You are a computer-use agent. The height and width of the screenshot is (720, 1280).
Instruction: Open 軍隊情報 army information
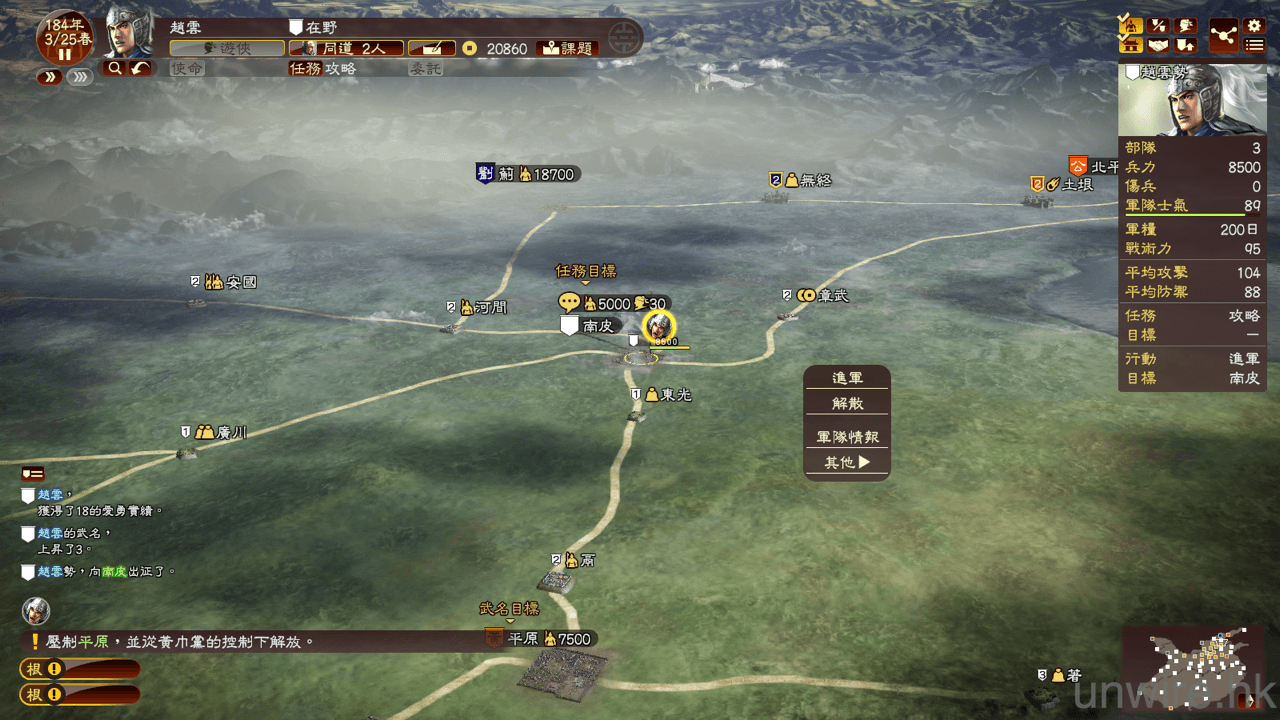[x=846, y=437]
